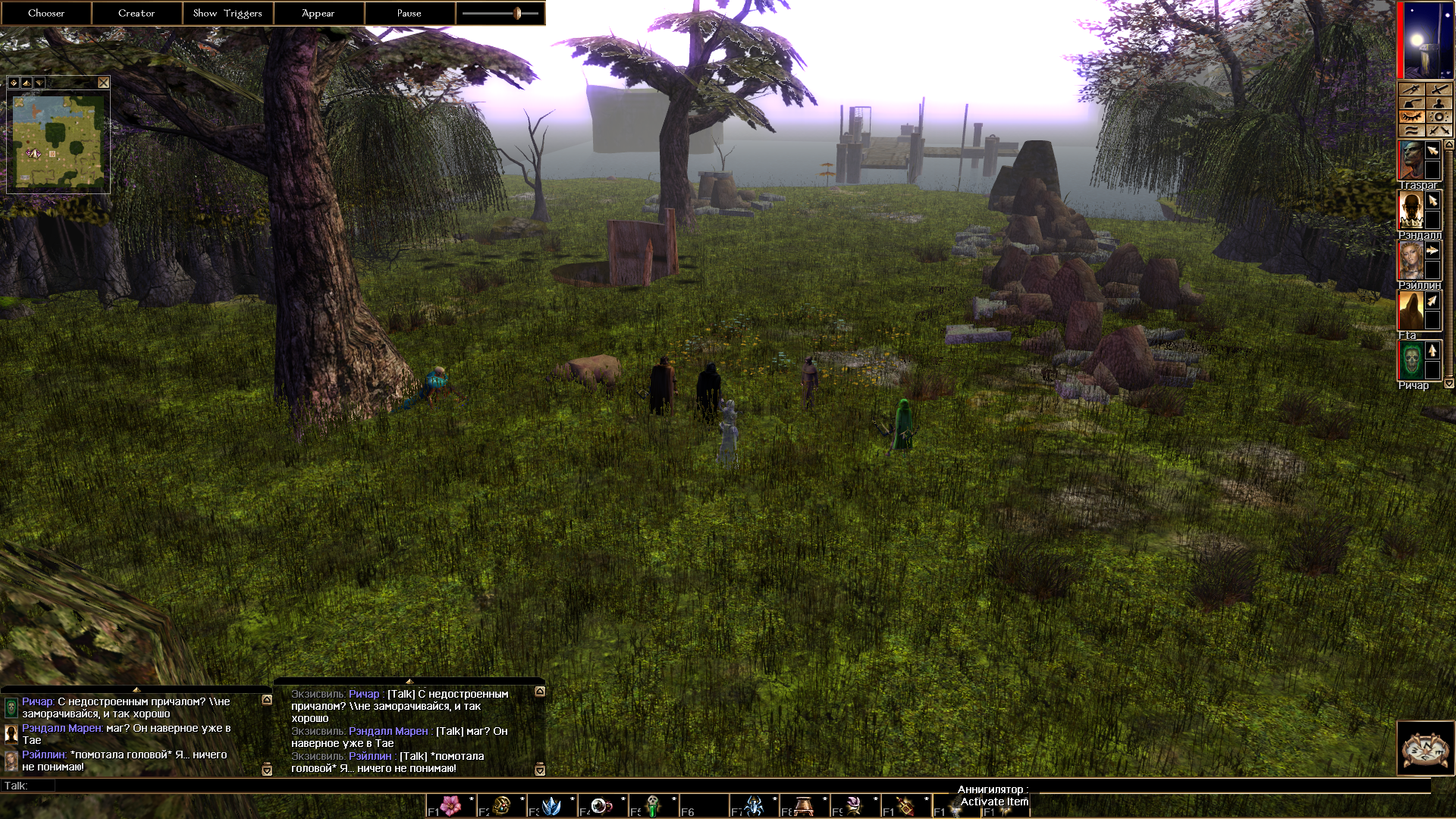Viewport: 1456px width, 819px height.
Task: Select the hooded Fta portrait
Action: pyautogui.click(x=1410, y=311)
